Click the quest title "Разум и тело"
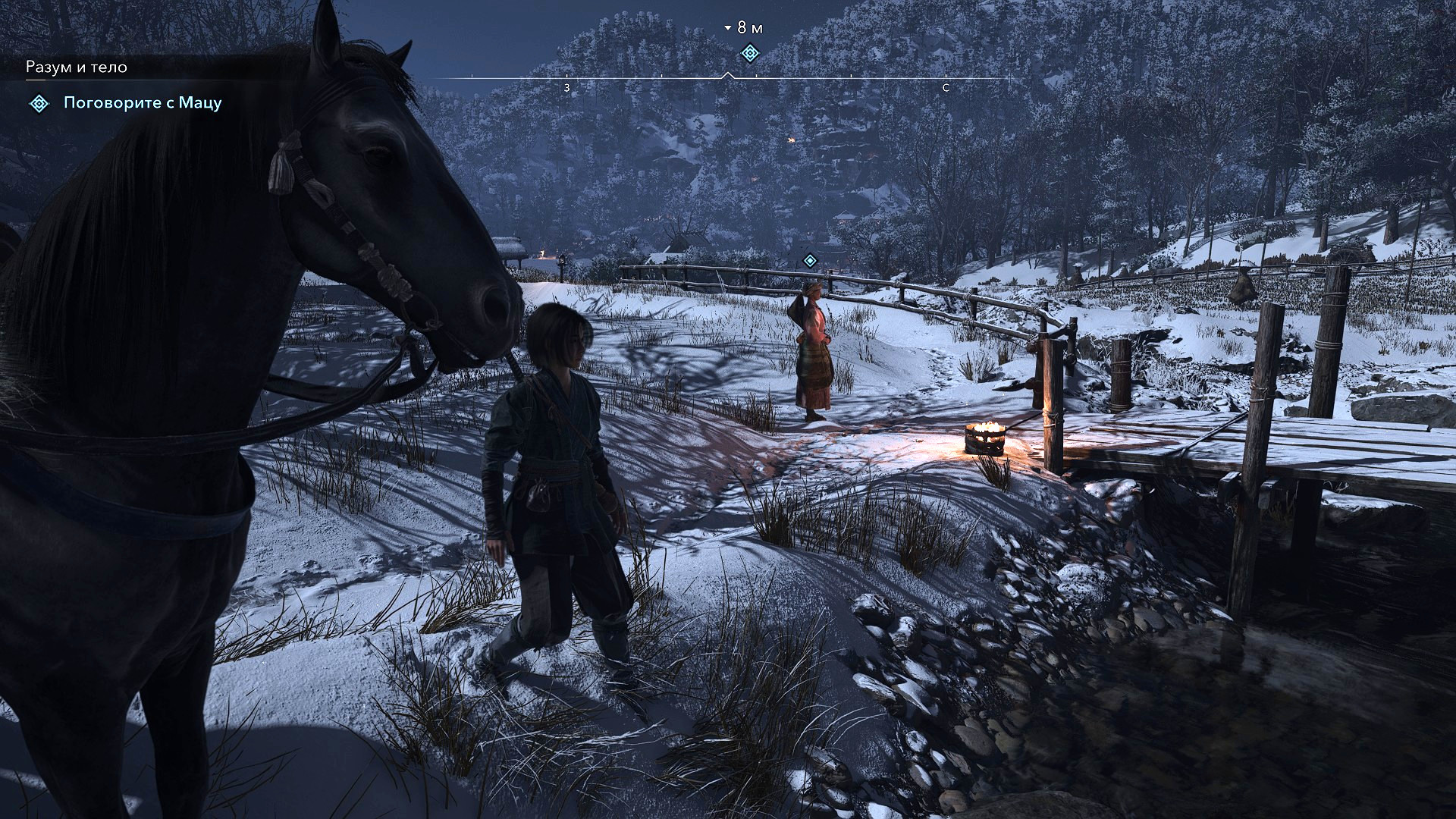Screen dimensions: 1456x819 [77, 67]
